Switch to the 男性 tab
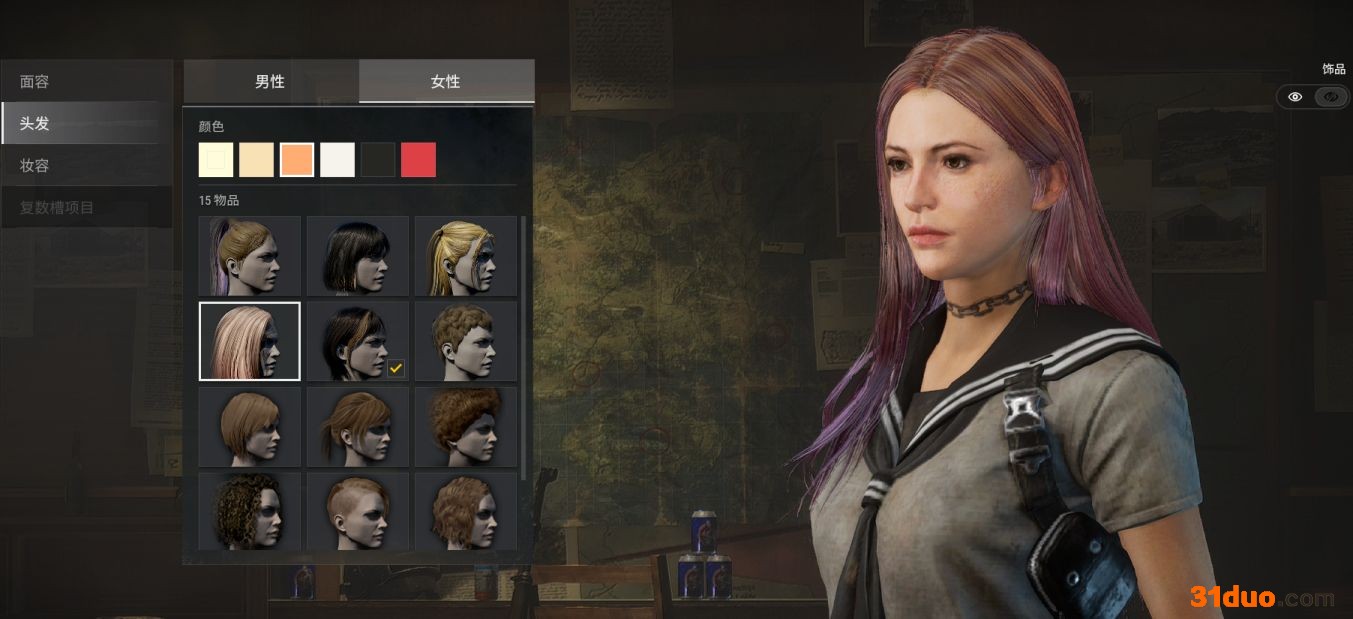1353x619 pixels. tap(270, 81)
